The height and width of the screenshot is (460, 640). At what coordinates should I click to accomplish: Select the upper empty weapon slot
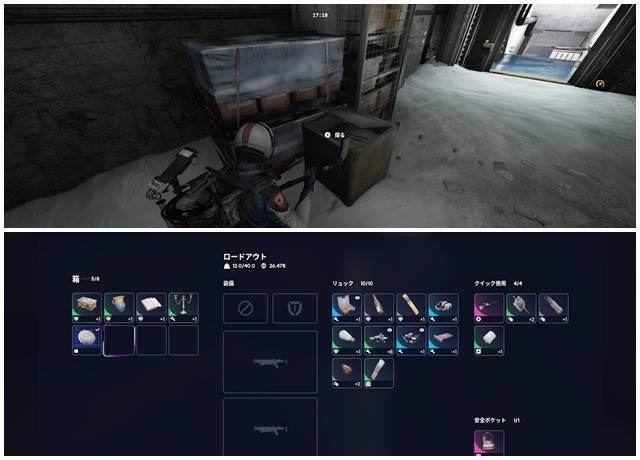tap(270, 361)
